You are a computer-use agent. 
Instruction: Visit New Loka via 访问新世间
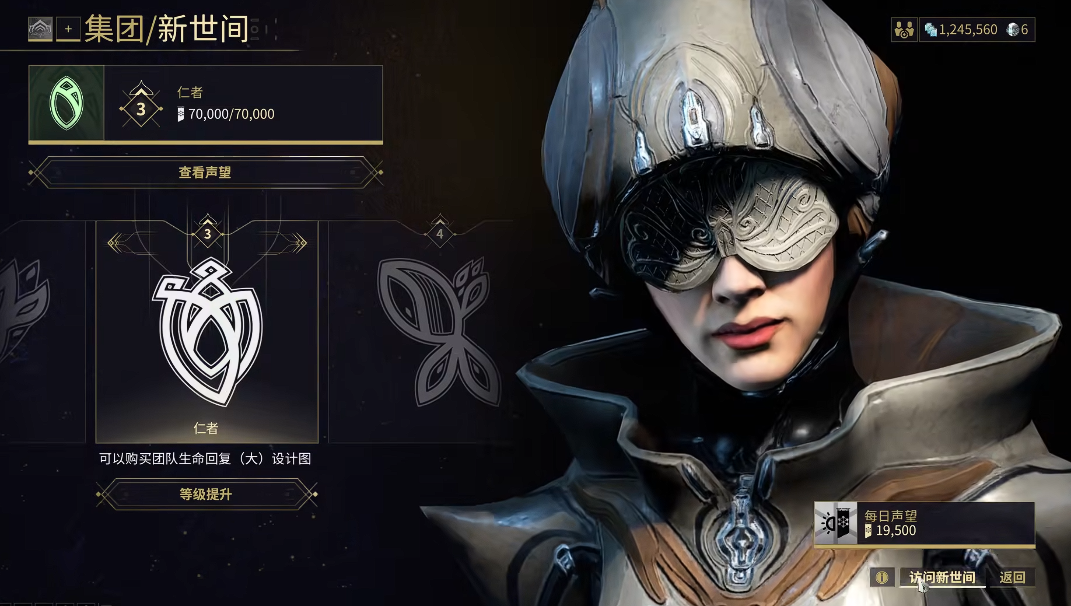pos(942,577)
